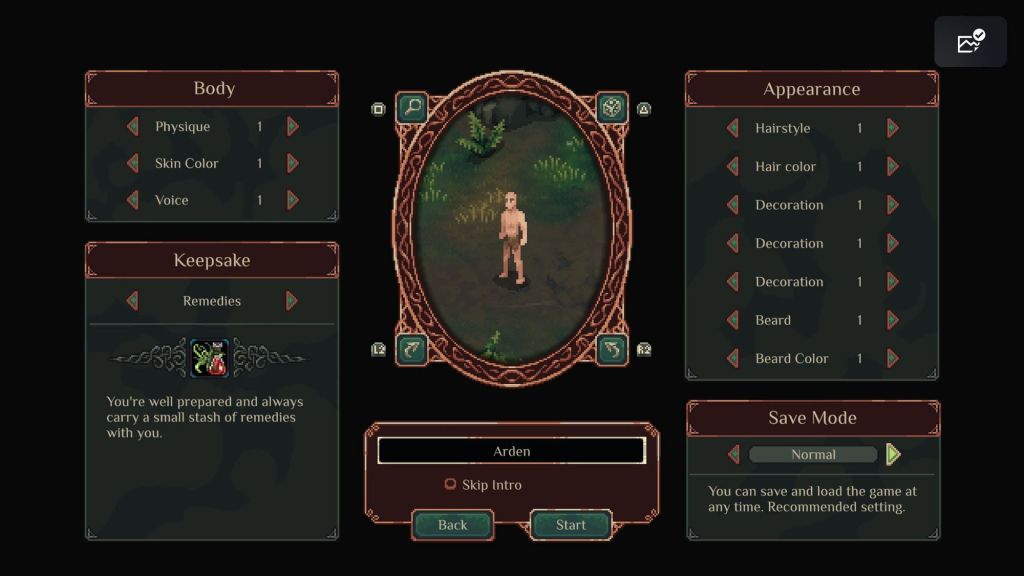Select next Hairstyle
This screenshot has width=1024, height=576.
(893, 128)
